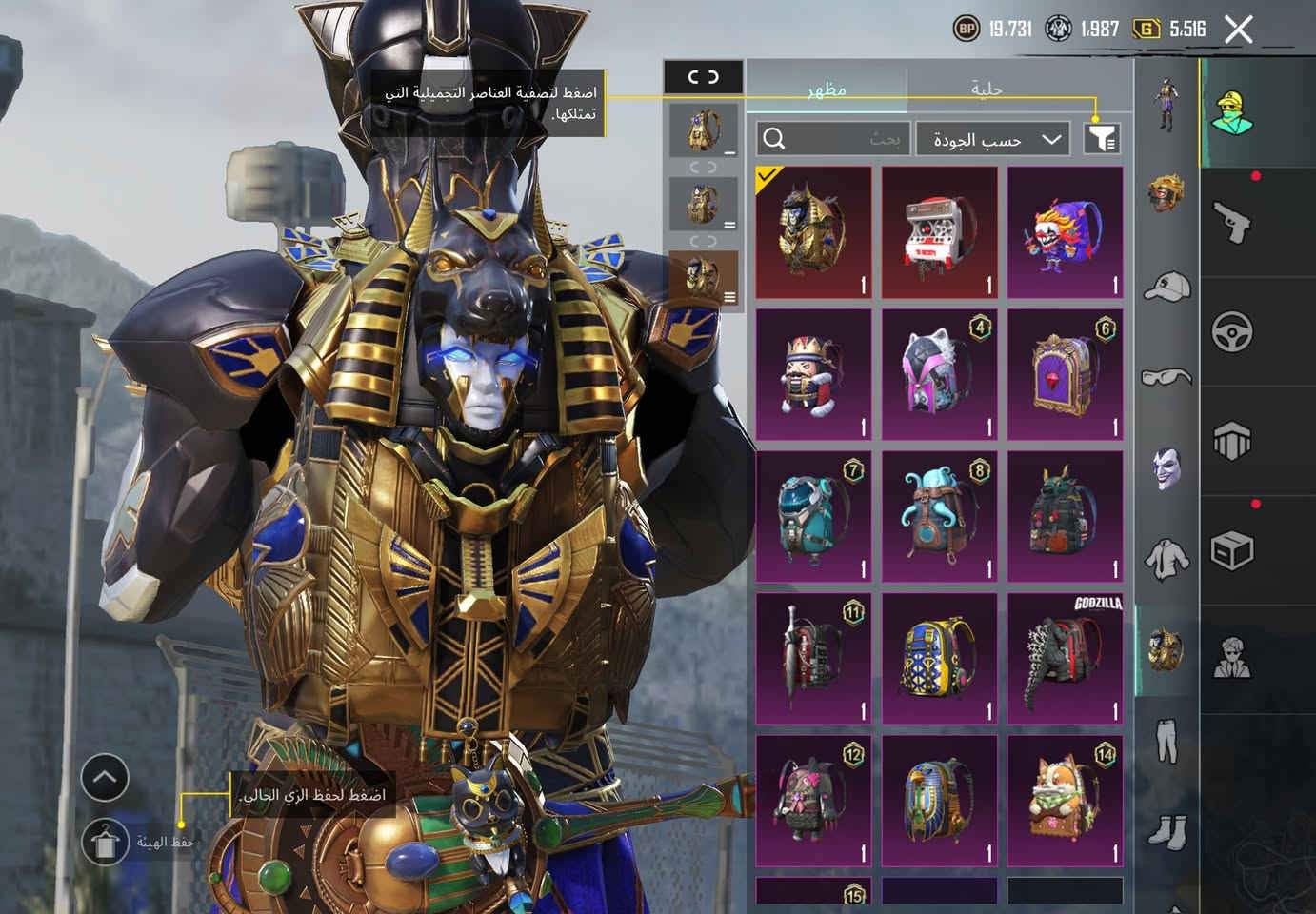Choose the octopus backpack skin
This screenshot has height=914, width=1316.
[x=939, y=516]
